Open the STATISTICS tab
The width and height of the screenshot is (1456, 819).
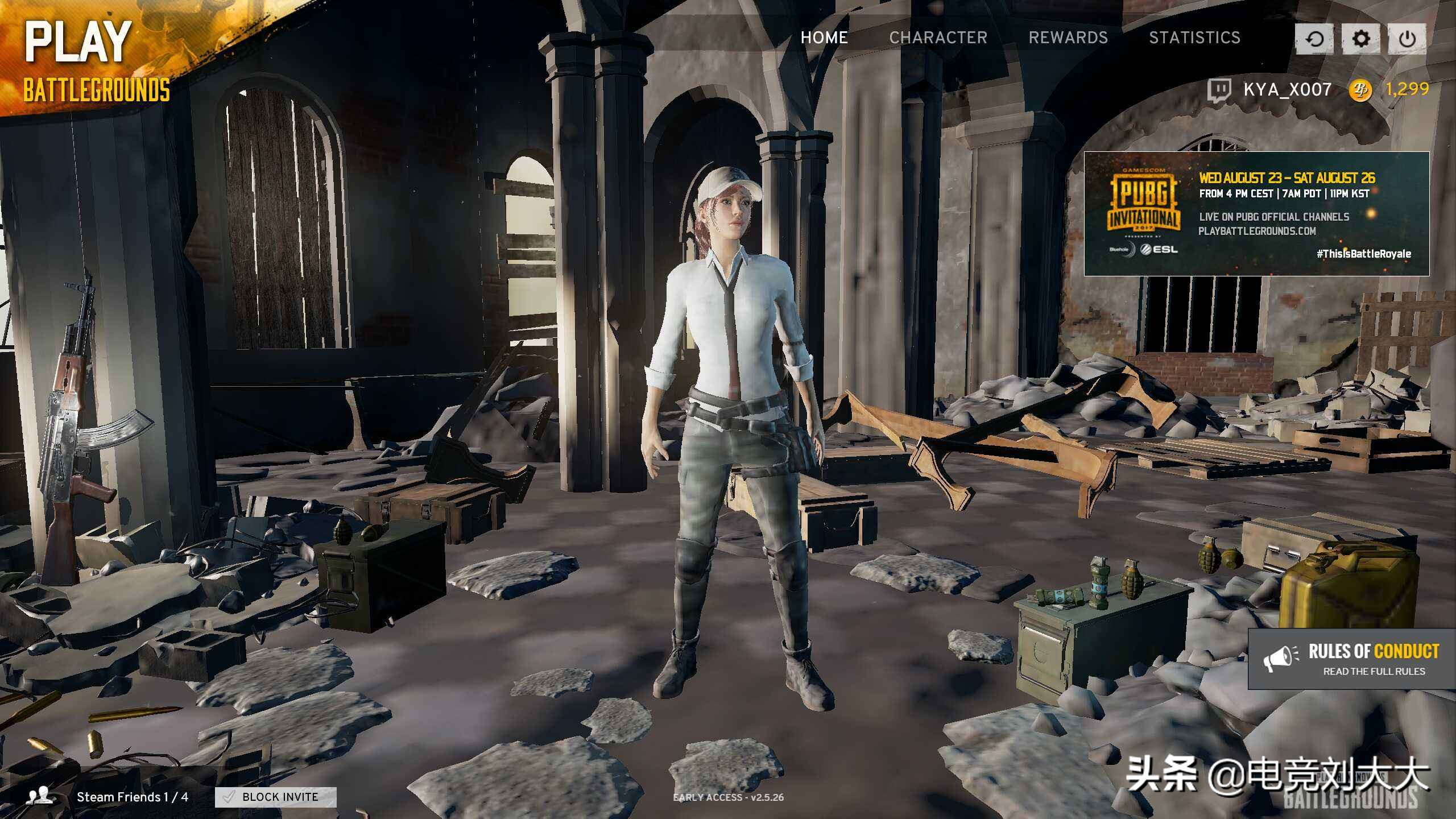[1194, 38]
